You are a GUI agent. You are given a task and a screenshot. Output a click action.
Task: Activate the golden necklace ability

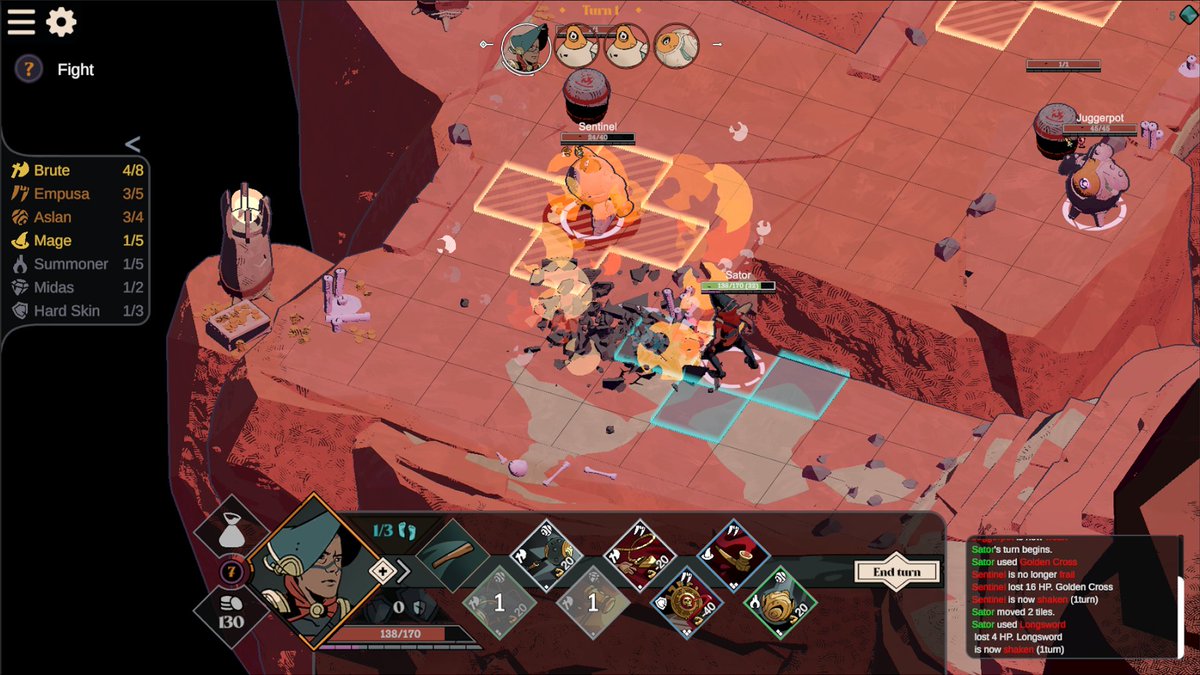click(640, 555)
